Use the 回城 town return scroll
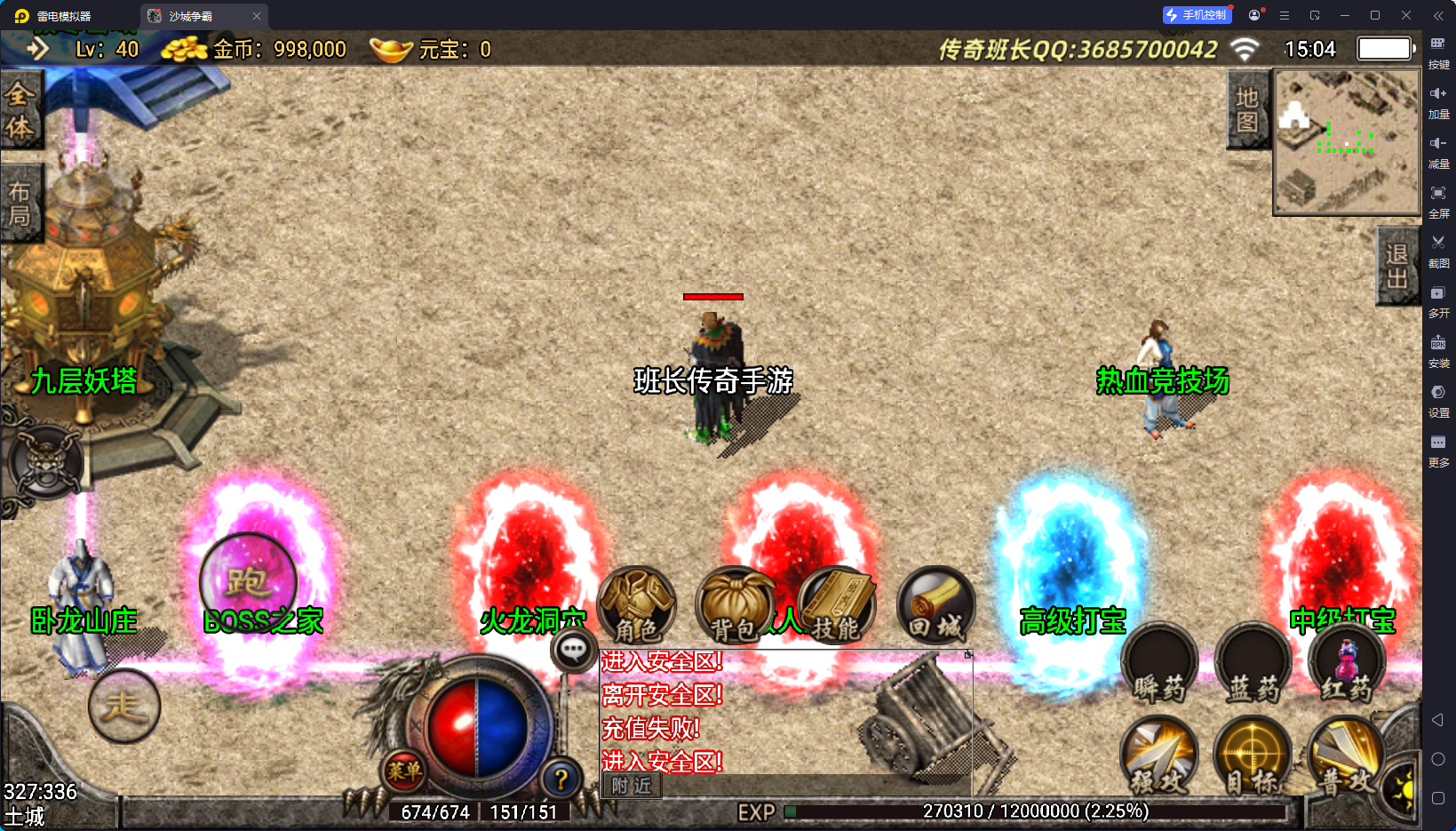Screen dimensions: 1456x831 pos(935,605)
